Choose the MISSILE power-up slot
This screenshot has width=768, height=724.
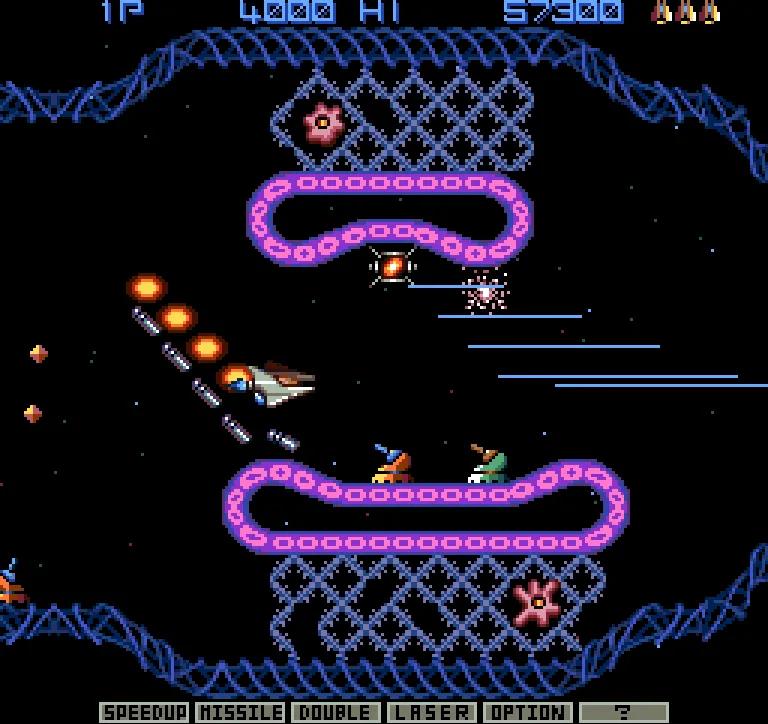(241, 712)
